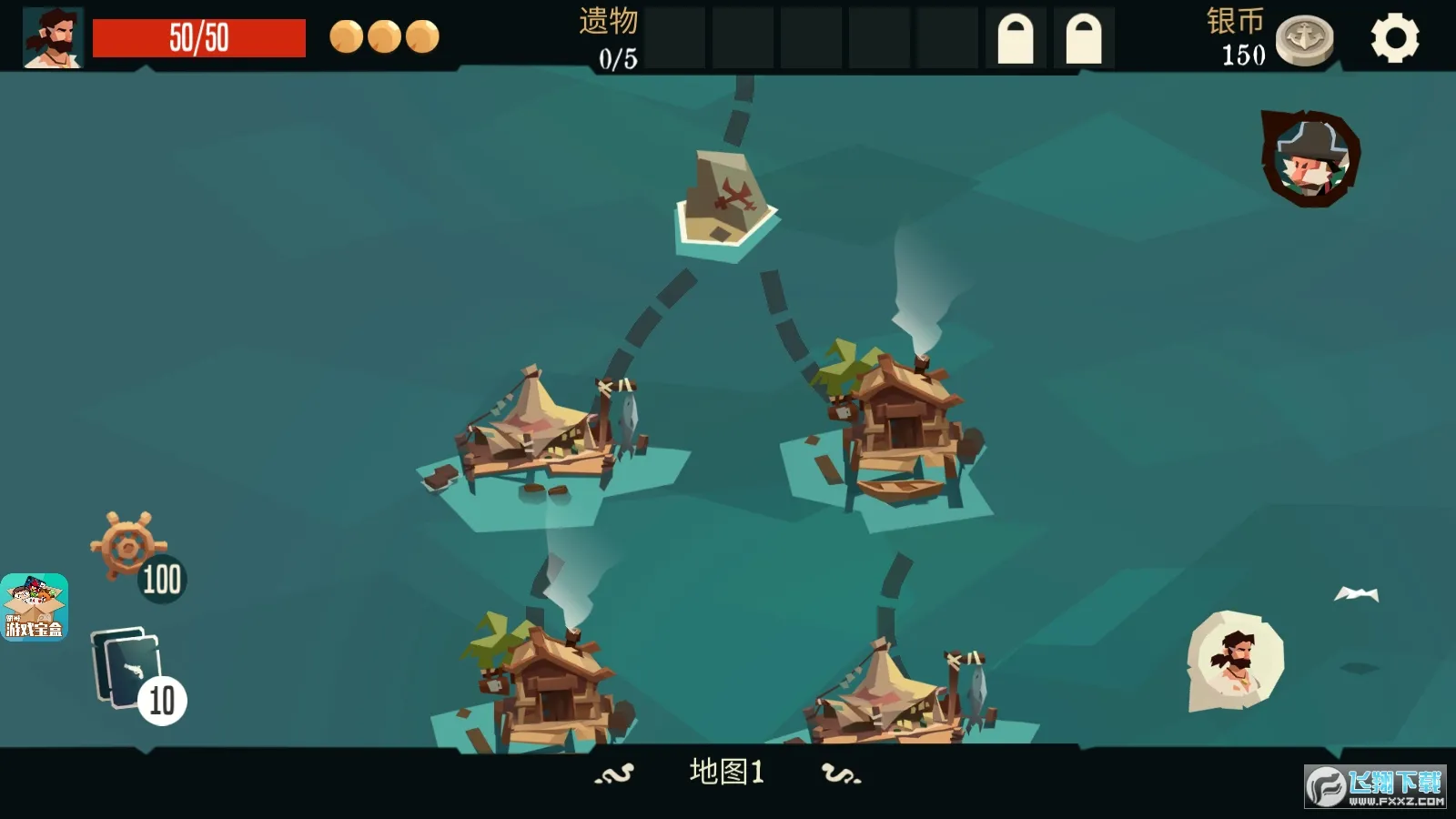Open the hero portrait beside the health bar
The image size is (1456, 819).
point(53,38)
